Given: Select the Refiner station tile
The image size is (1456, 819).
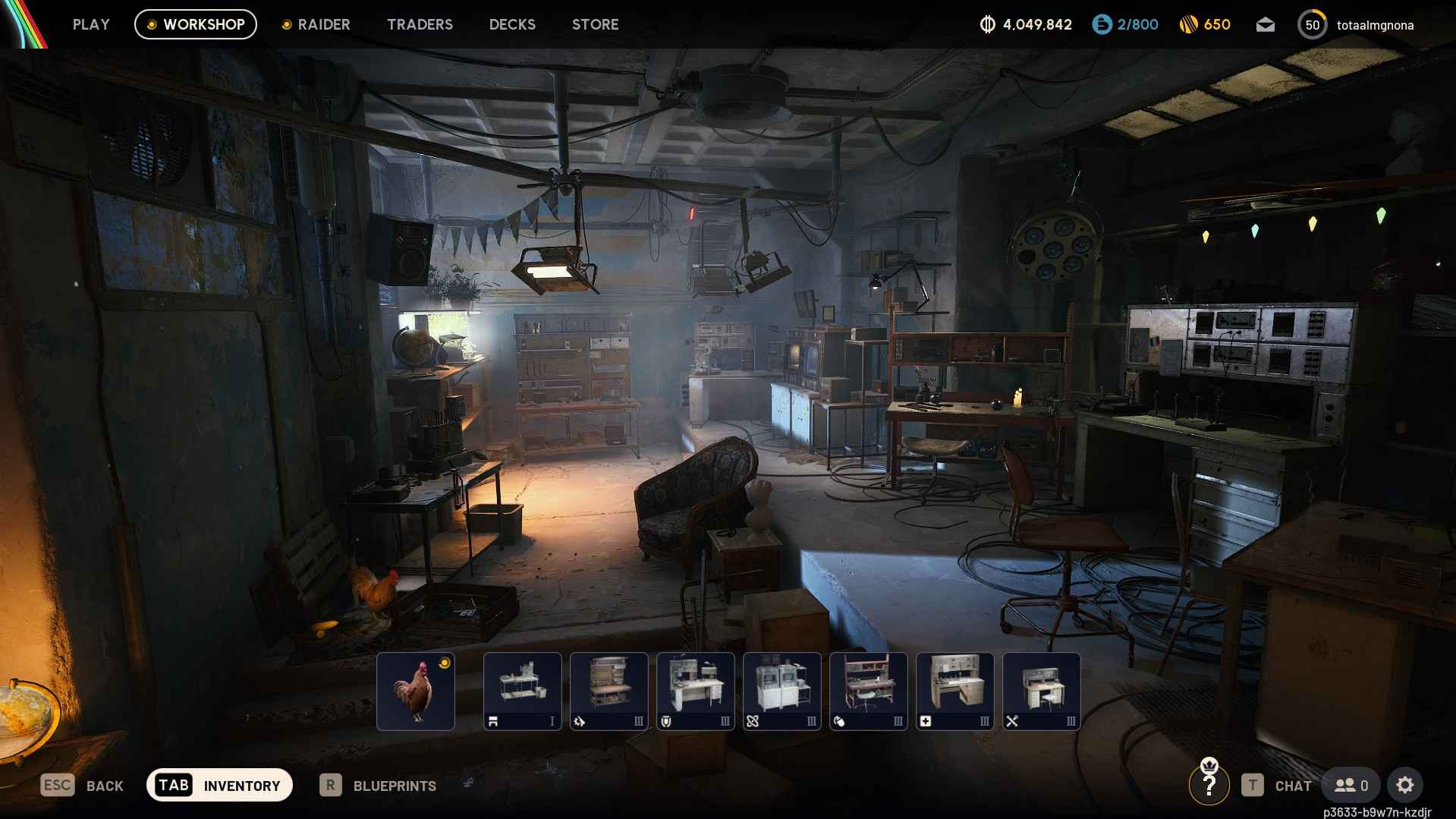Looking at the screenshot, I should 782,691.
